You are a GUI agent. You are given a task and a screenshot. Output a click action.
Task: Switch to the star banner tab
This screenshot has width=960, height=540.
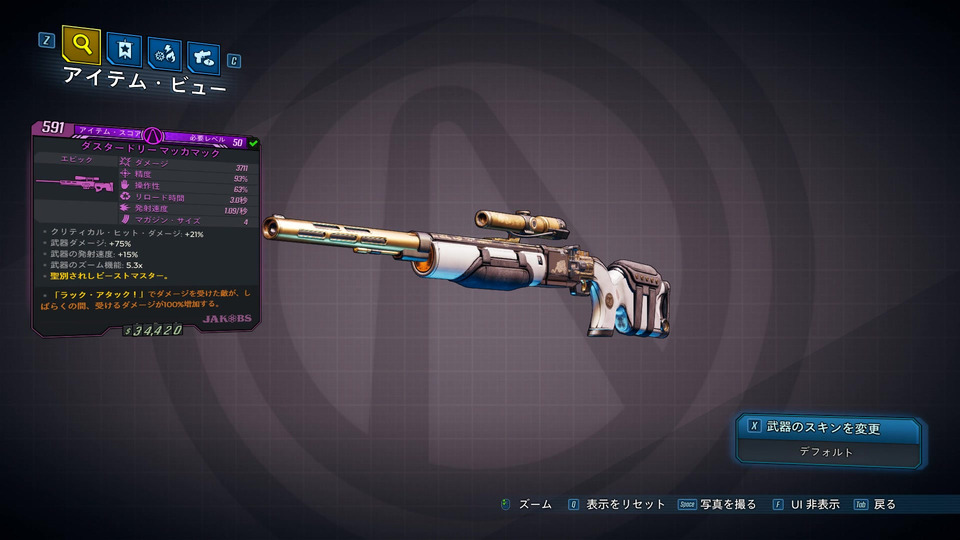tap(124, 50)
